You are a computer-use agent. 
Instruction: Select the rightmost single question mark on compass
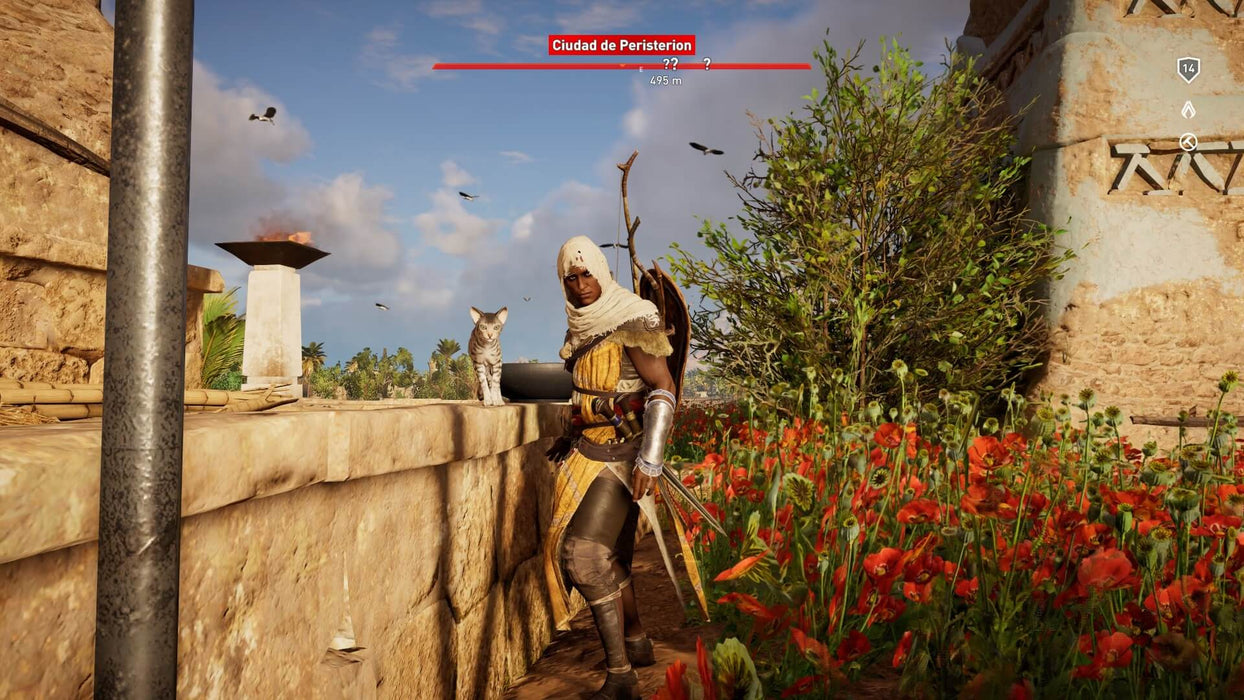[x=707, y=64]
